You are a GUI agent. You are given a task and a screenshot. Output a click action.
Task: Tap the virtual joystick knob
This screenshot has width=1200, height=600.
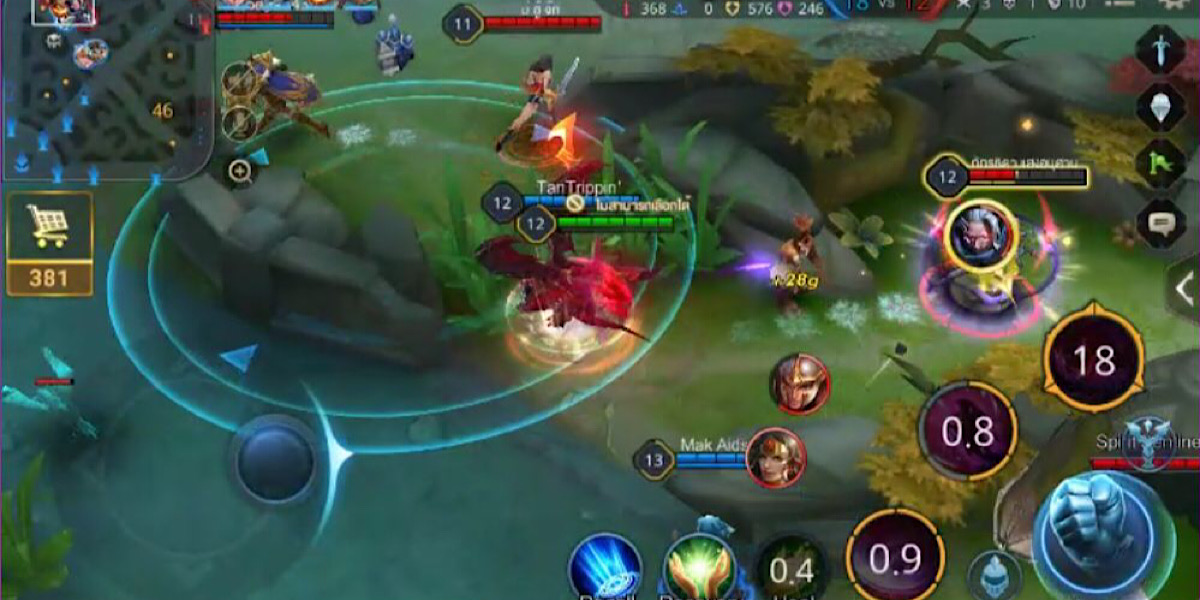click(274, 461)
